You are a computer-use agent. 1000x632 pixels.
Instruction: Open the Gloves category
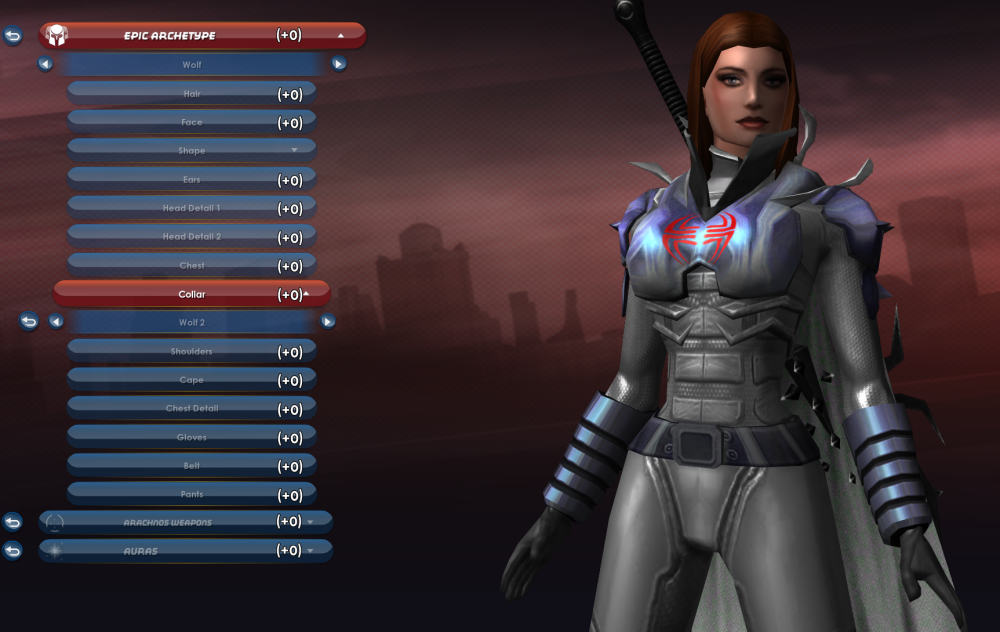pos(192,437)
